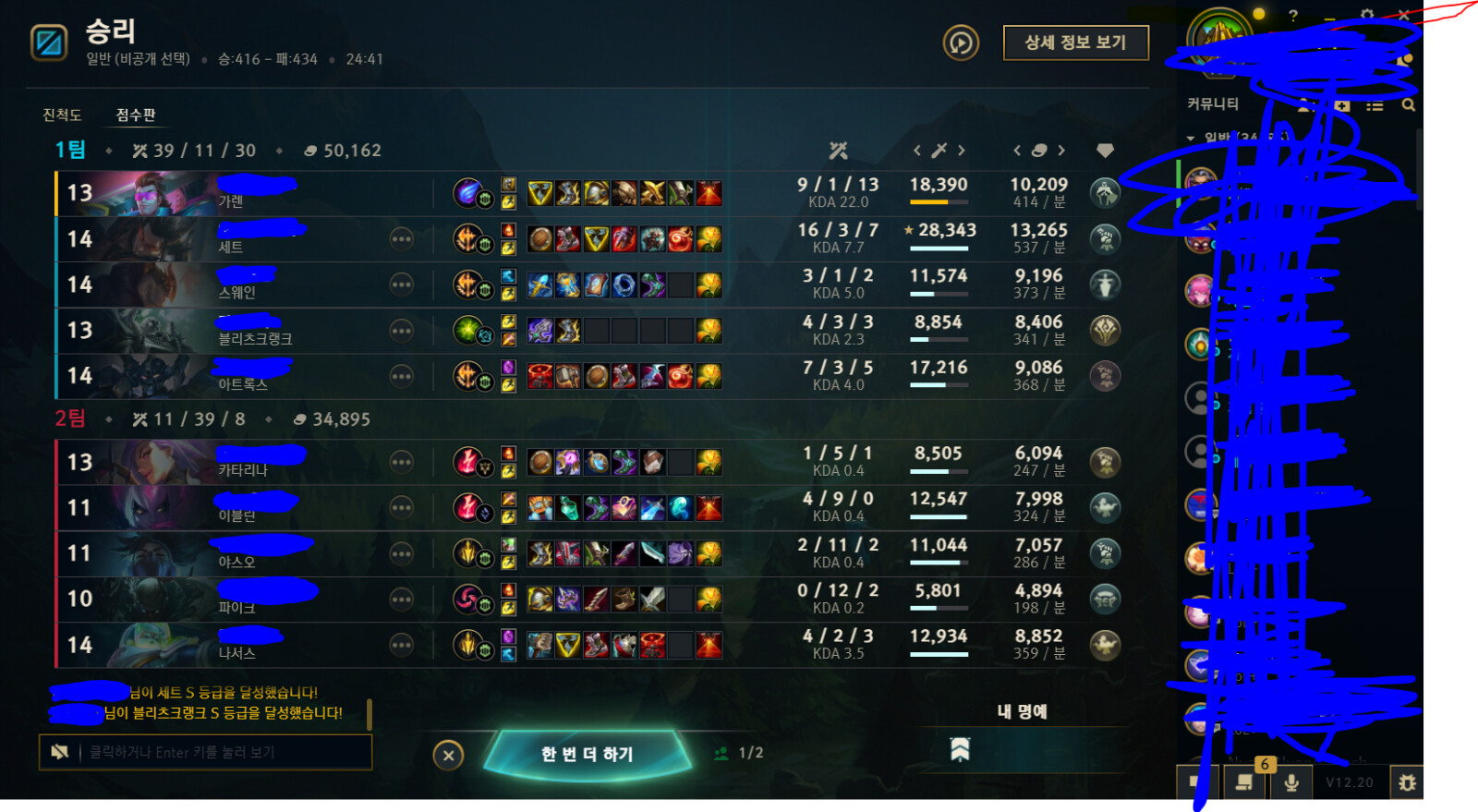The width and height of the screenshot is (1478, 812).
Task: Switch to the 점수판 tab
Action: click(x=134, y=115)
